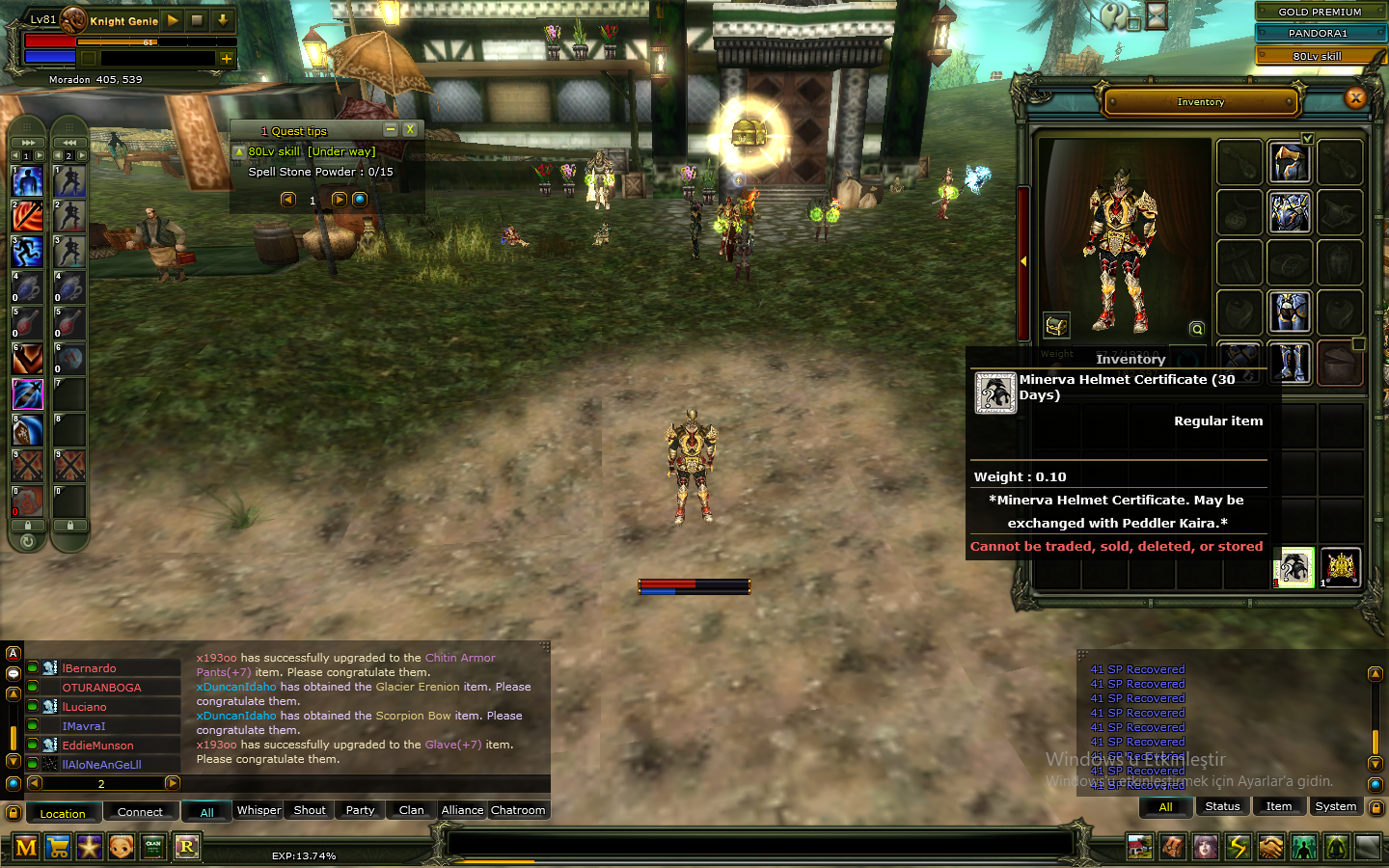
Task: Switch info log to the System tab
Action: [x=1335, y=806]
